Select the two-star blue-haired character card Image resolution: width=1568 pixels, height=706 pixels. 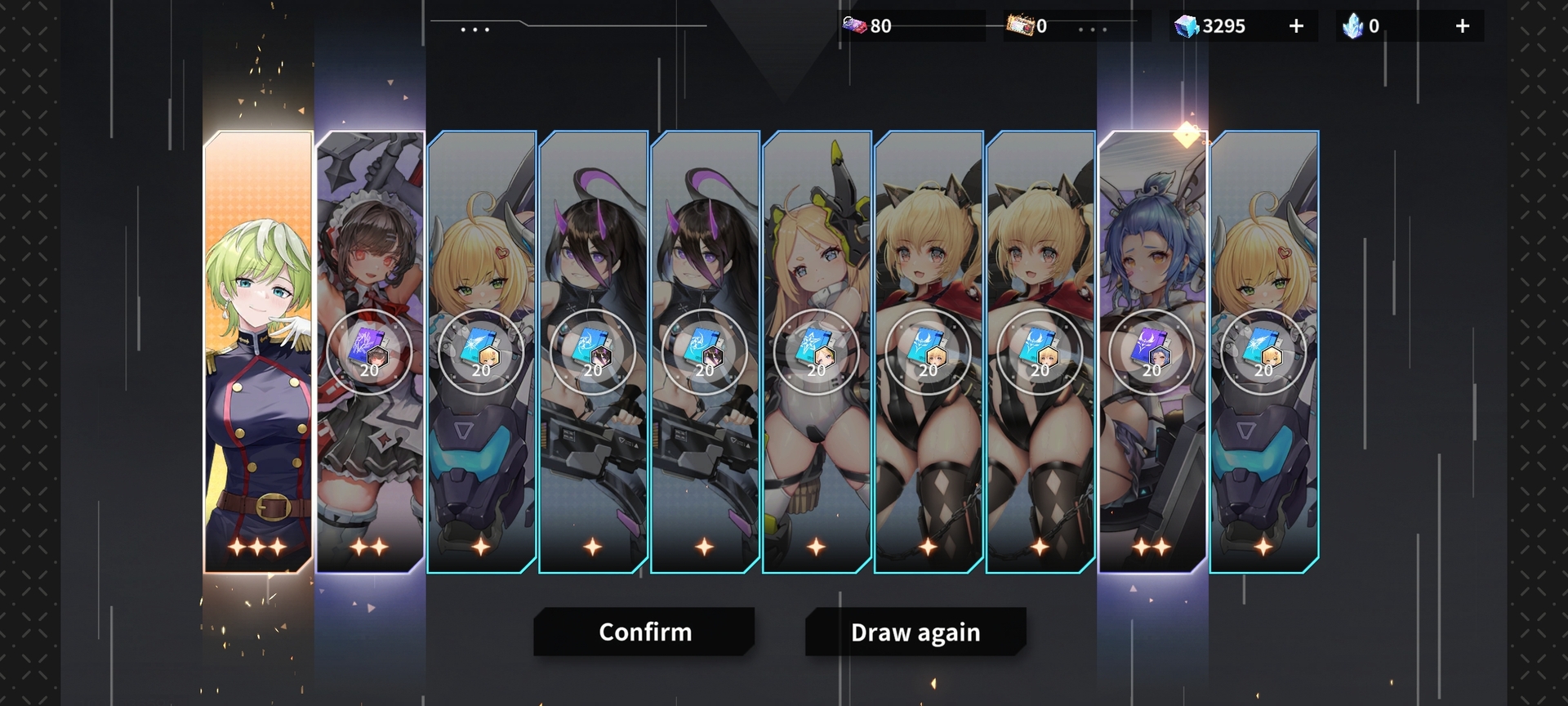(x=1151, y=351)
